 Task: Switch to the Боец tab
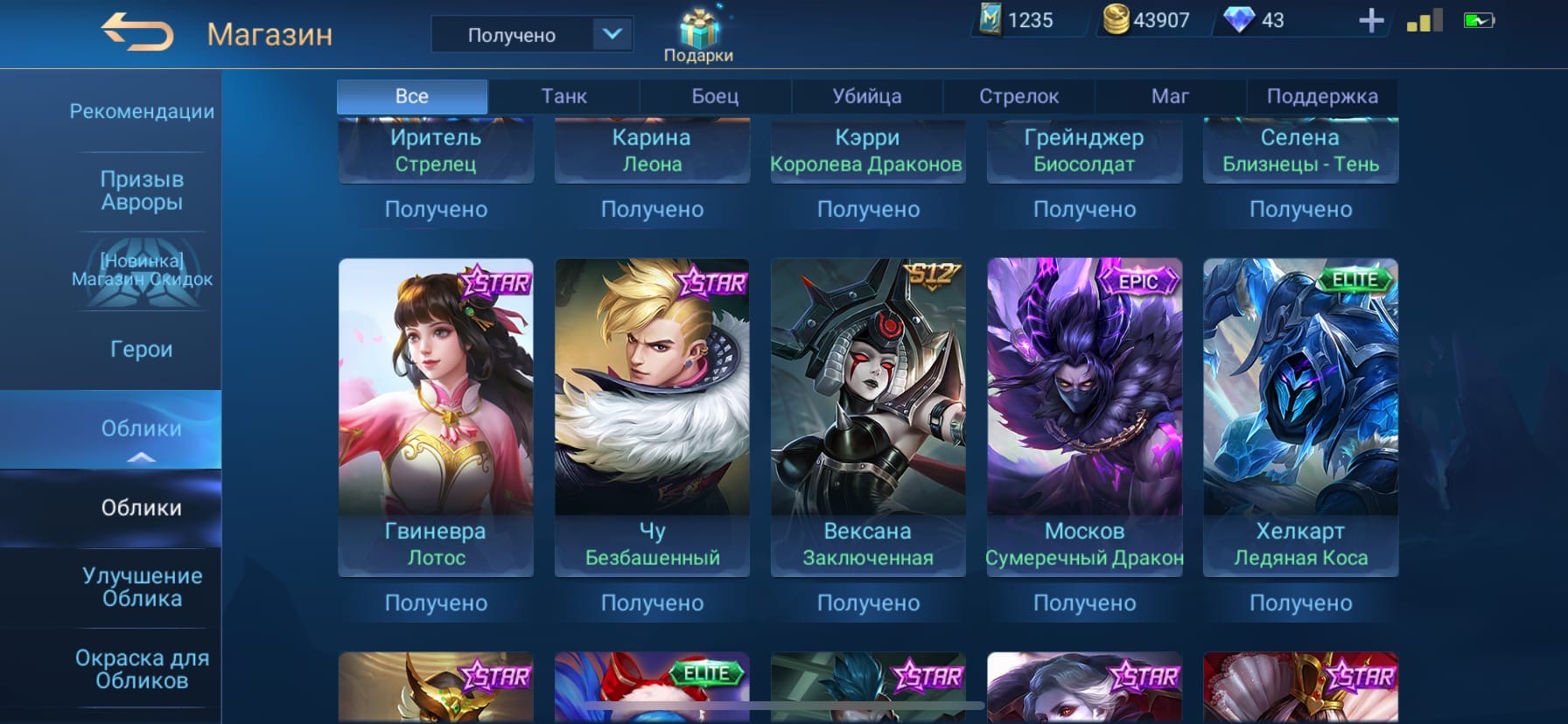click(x=715, y=96)
